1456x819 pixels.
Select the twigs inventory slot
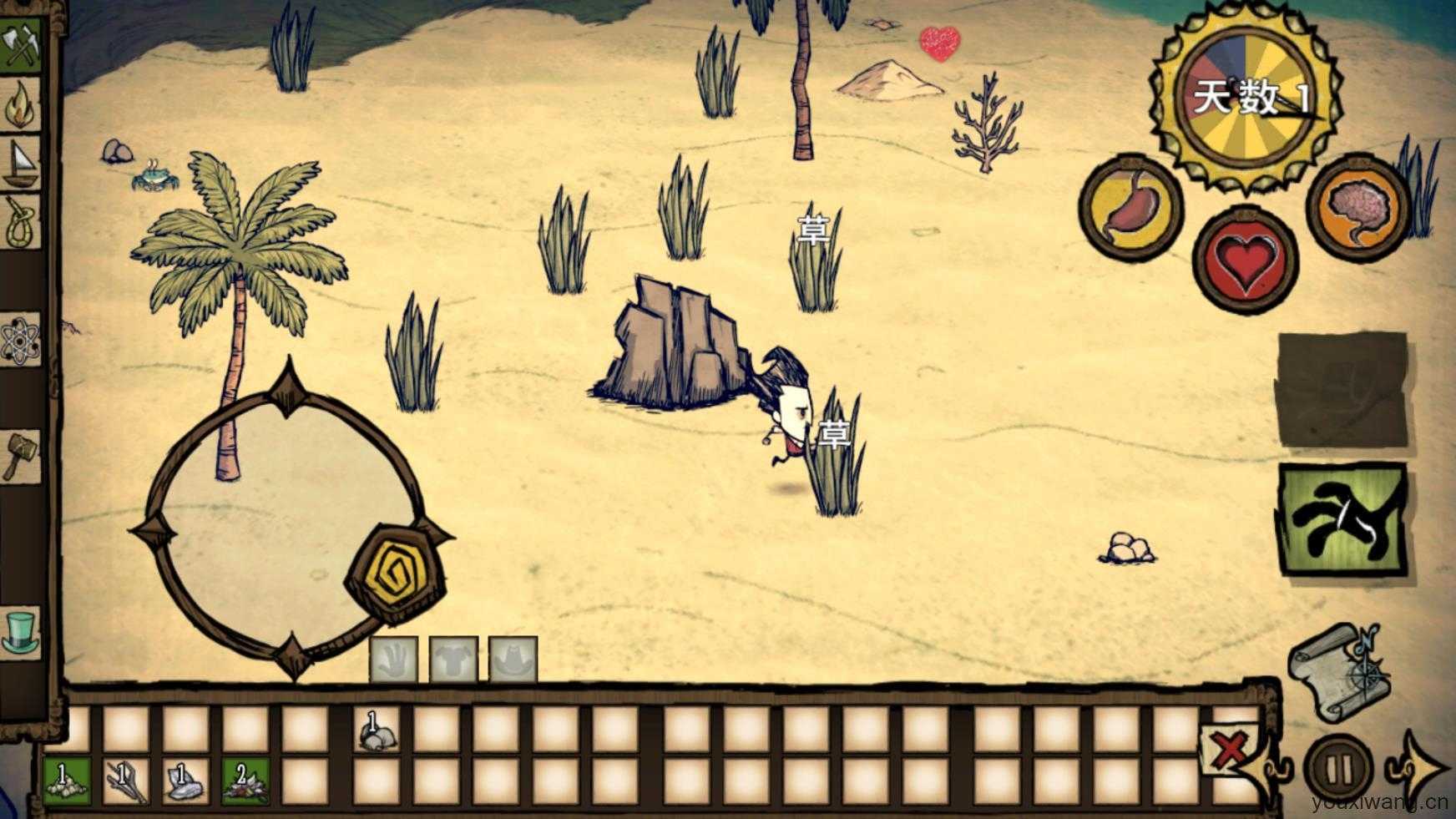(x=125, y=781)
